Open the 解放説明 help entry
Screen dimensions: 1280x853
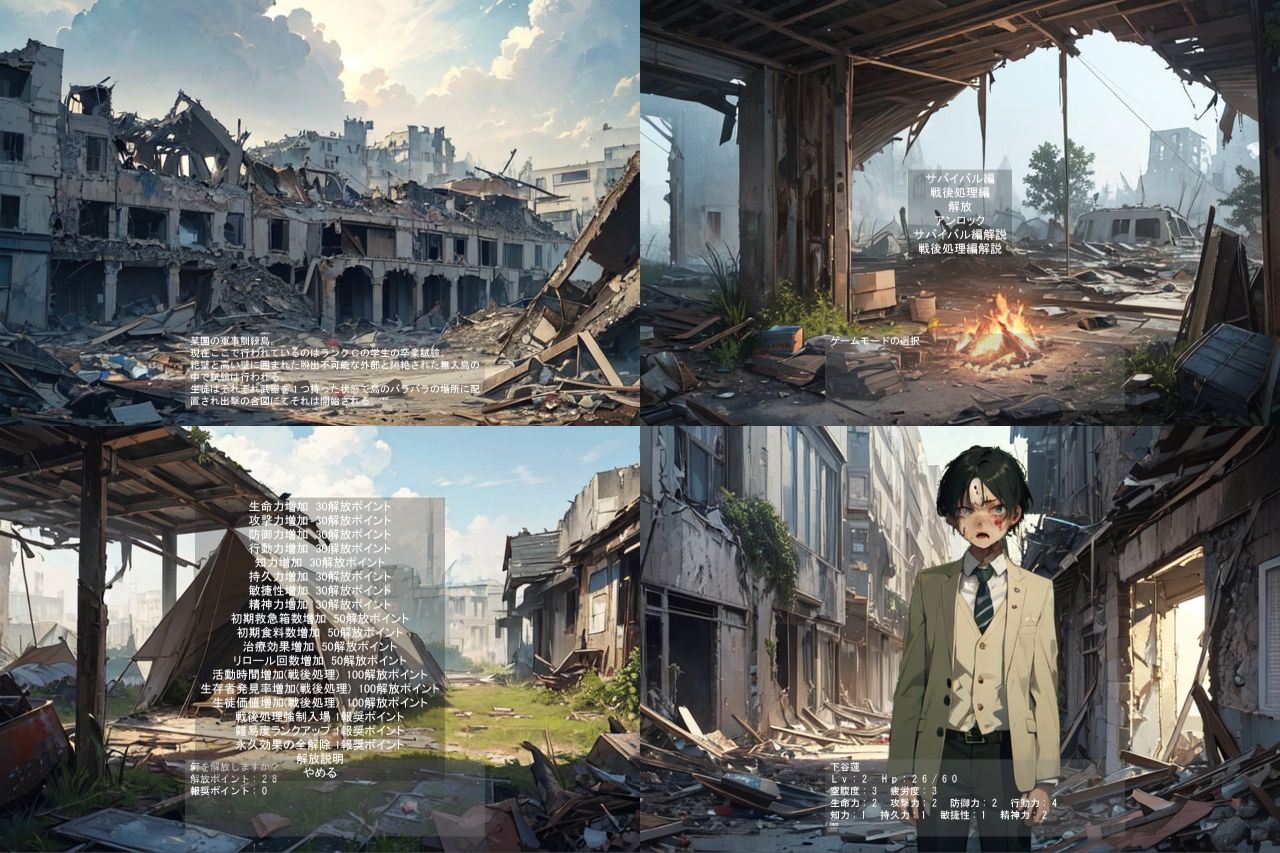click(322, 757)
